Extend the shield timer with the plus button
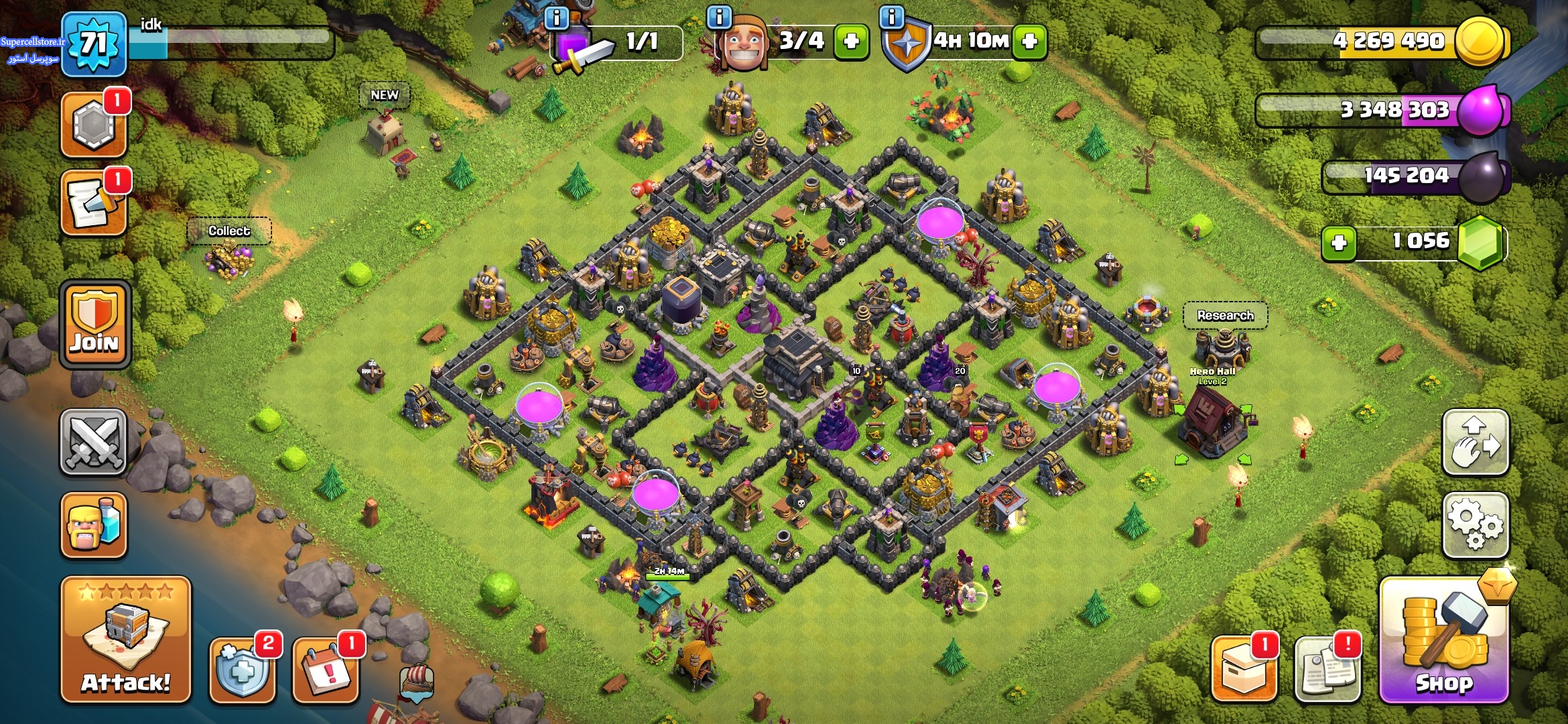 pyautogui.click(x=1030, y=42)
